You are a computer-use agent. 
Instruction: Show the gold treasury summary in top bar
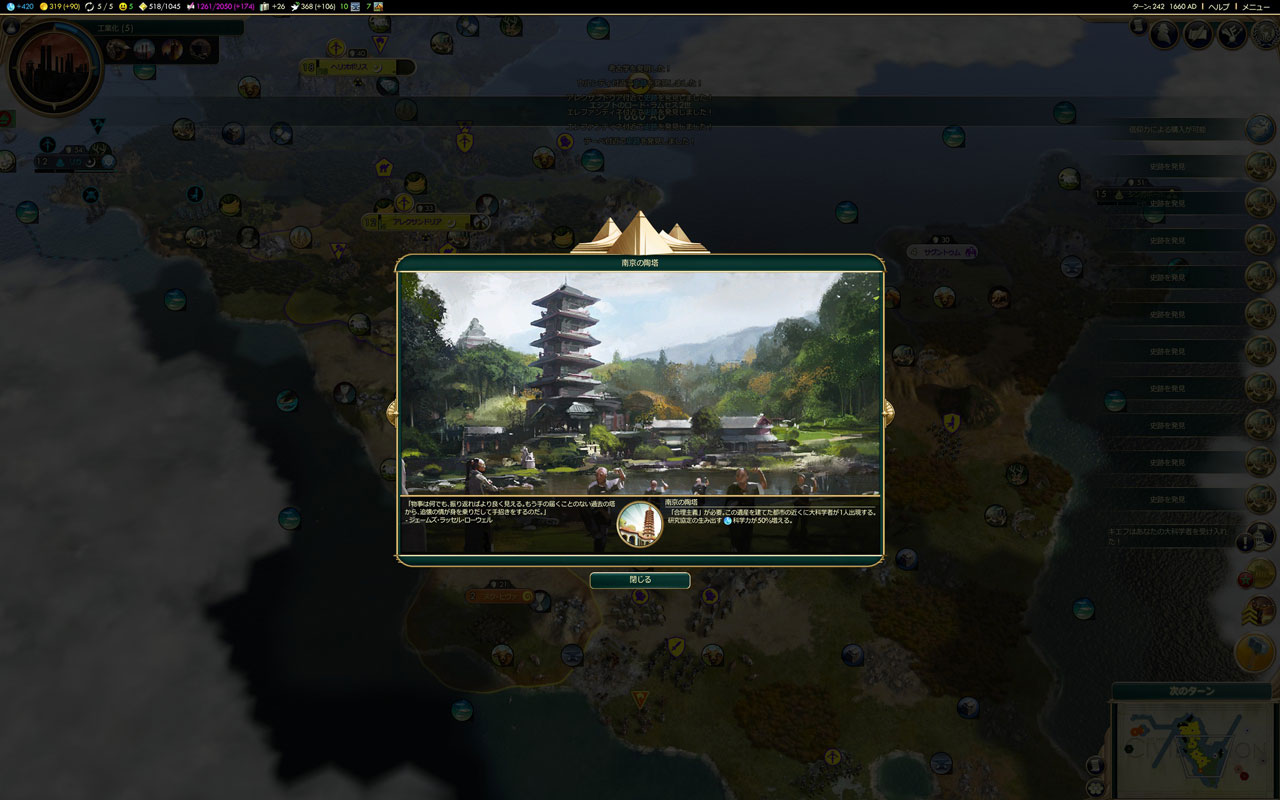[65, 6]
